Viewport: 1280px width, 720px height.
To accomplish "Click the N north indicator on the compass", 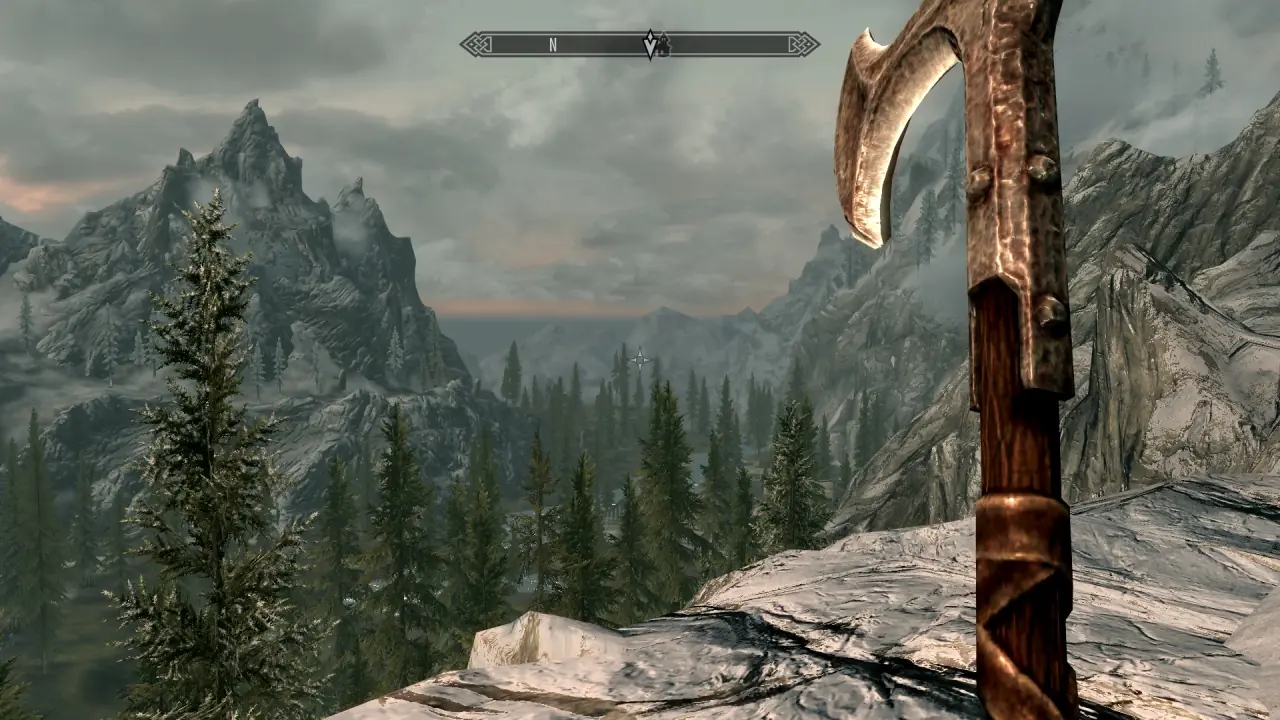I will (552, 45).
